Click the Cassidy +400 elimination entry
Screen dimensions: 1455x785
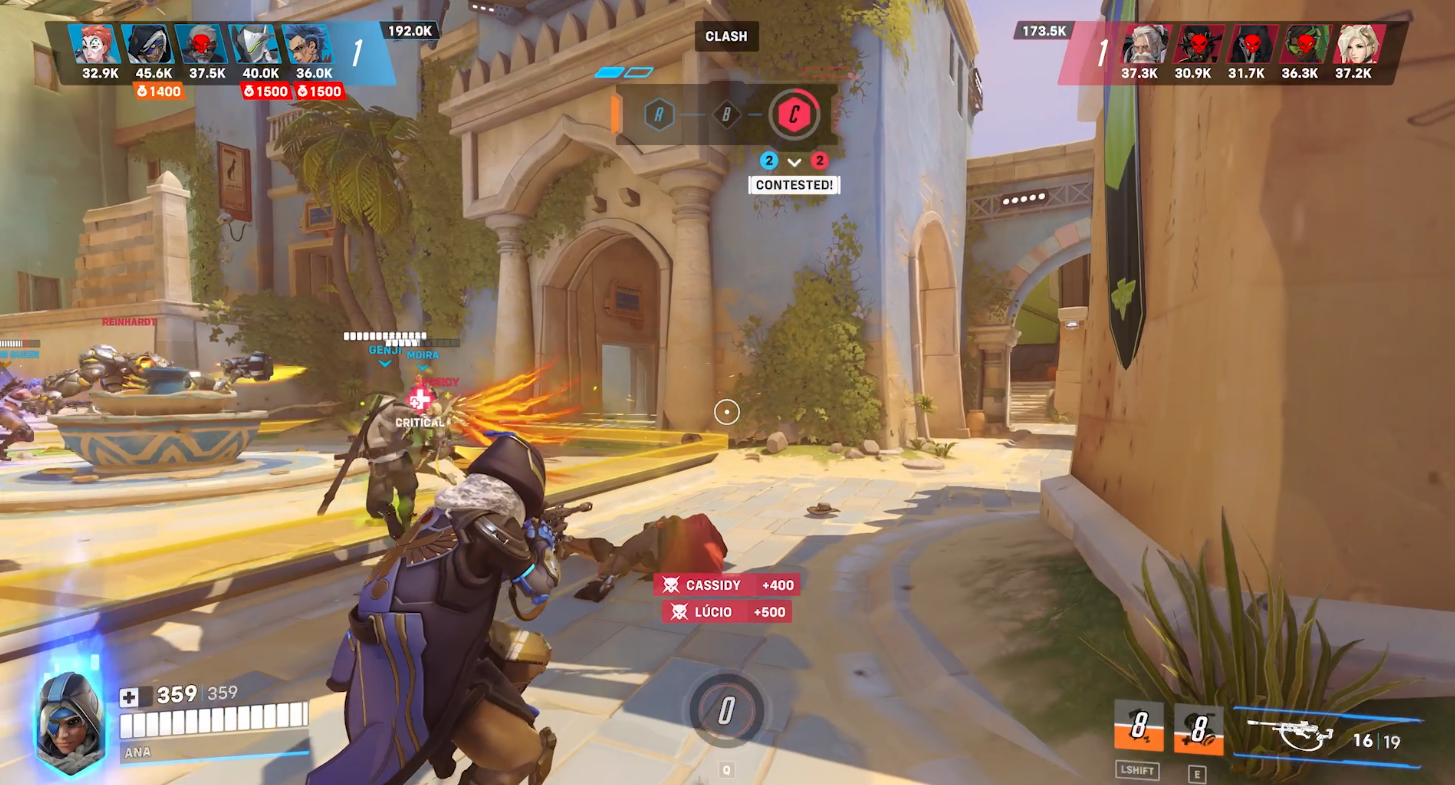(727, 585)
